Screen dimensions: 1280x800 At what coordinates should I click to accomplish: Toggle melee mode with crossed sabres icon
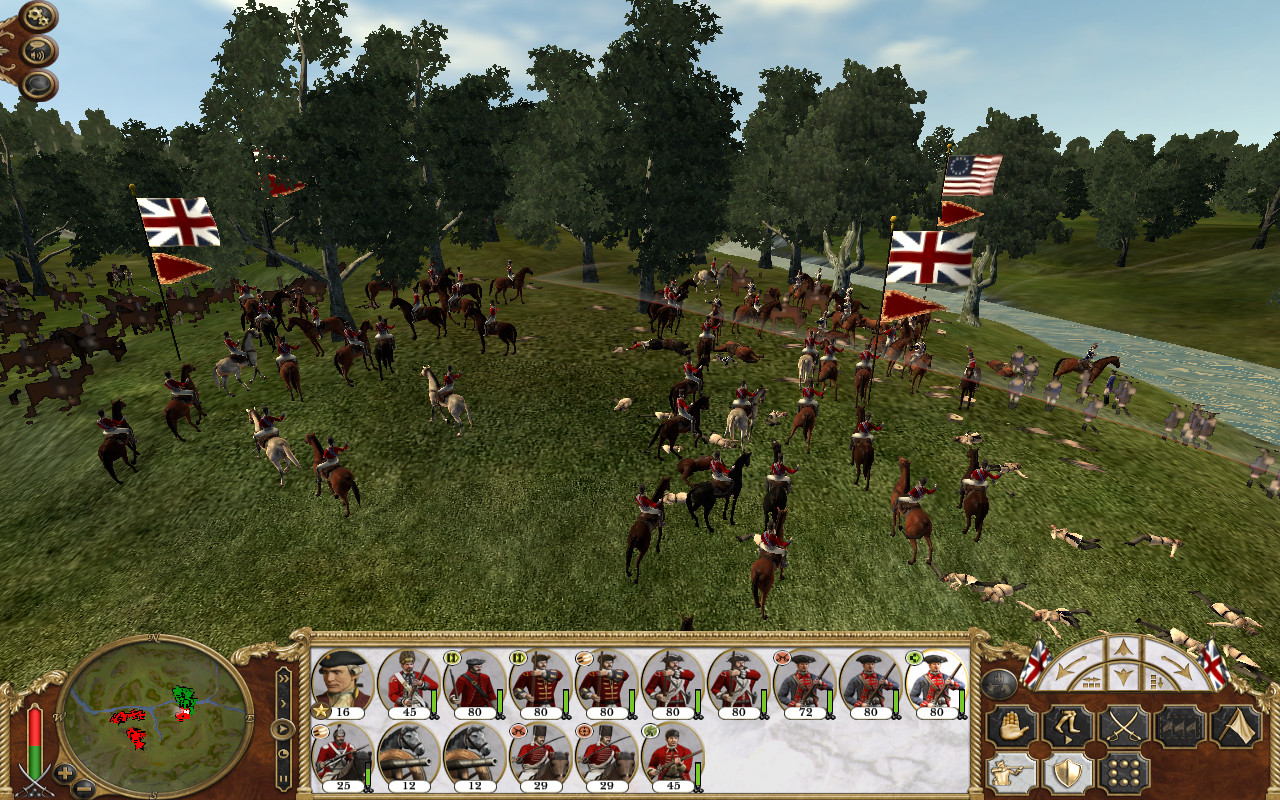tap(1124, 725)
